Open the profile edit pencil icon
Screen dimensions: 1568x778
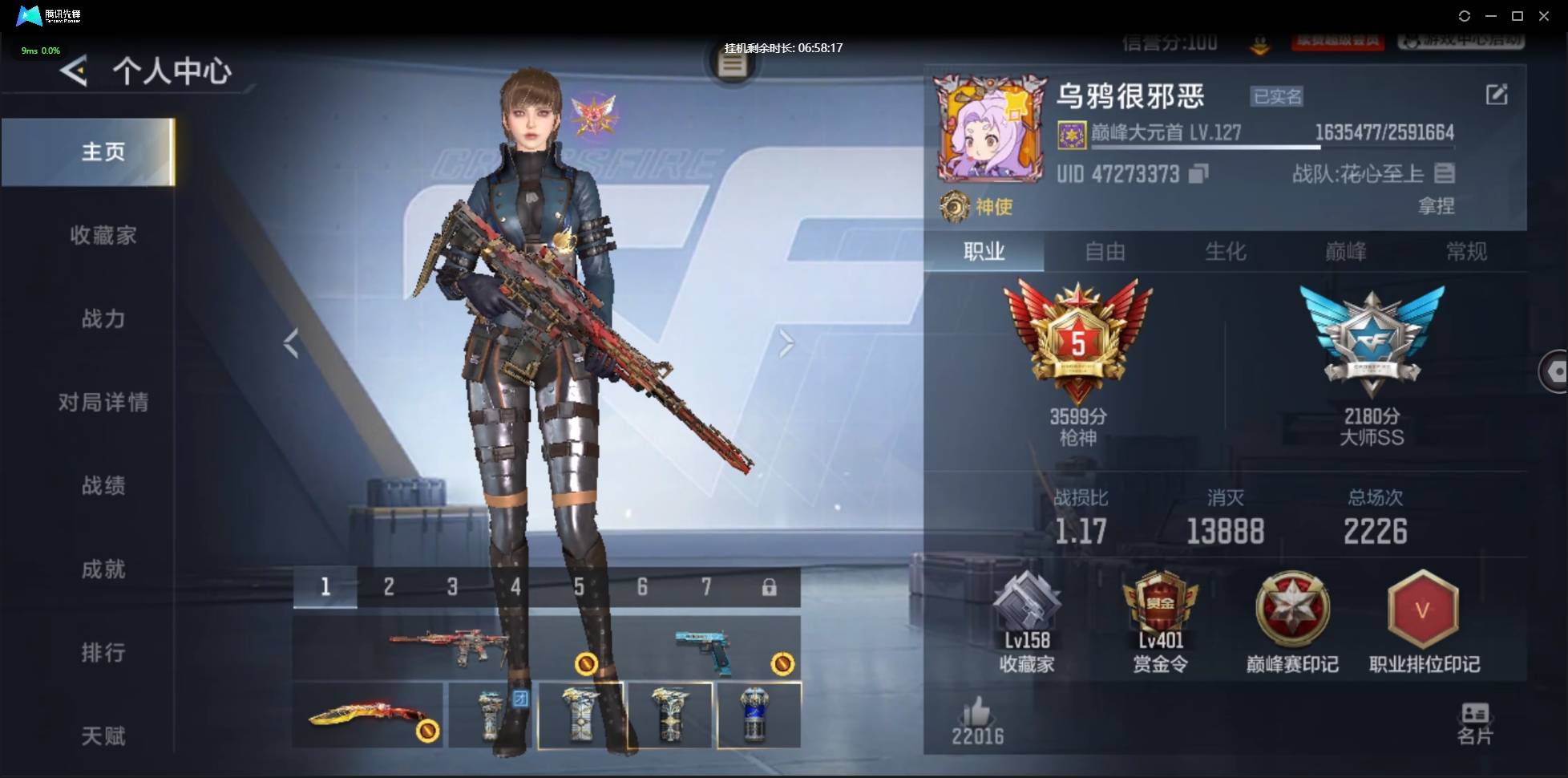pyautogui.click(x=1497, y=95)
